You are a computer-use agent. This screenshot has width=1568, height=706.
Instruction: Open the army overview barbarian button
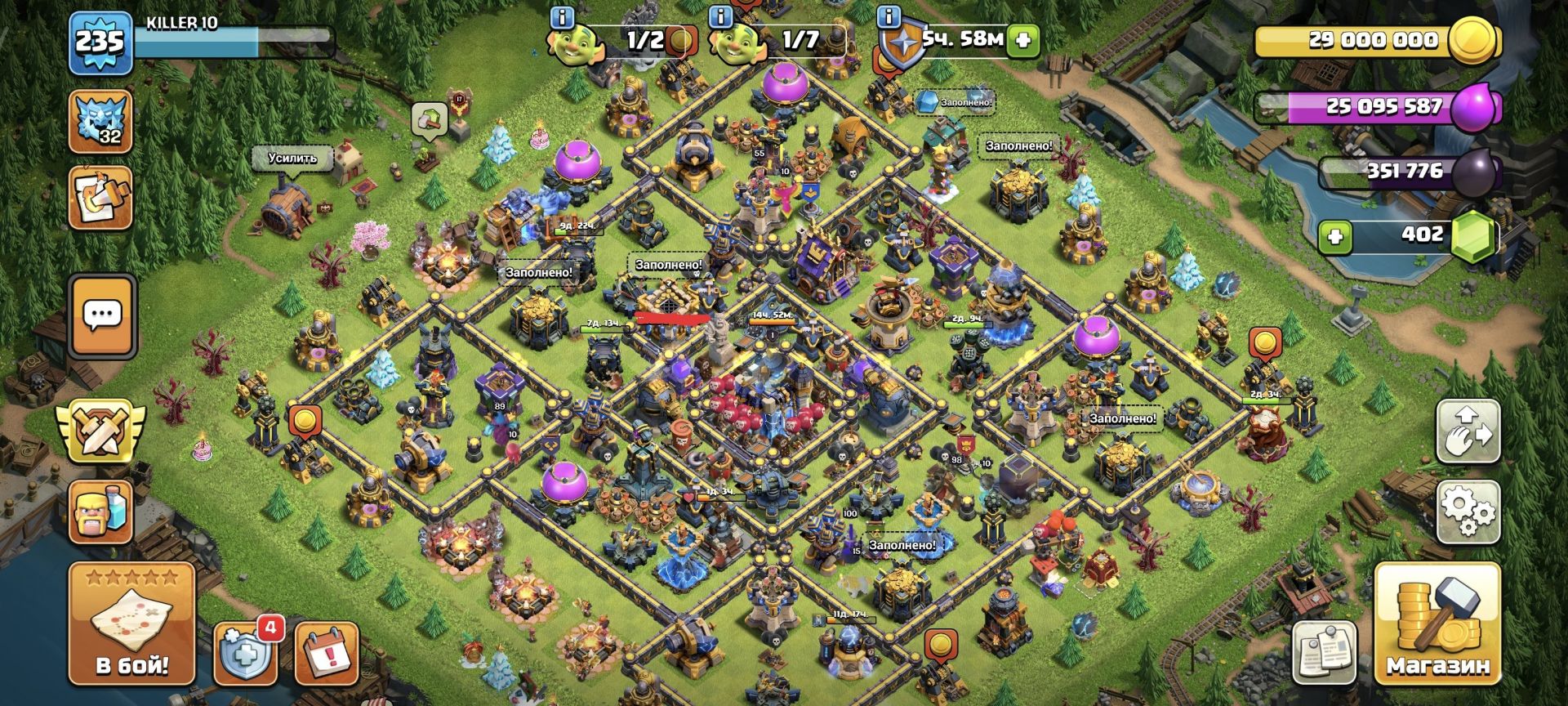(x=100, y=512)
